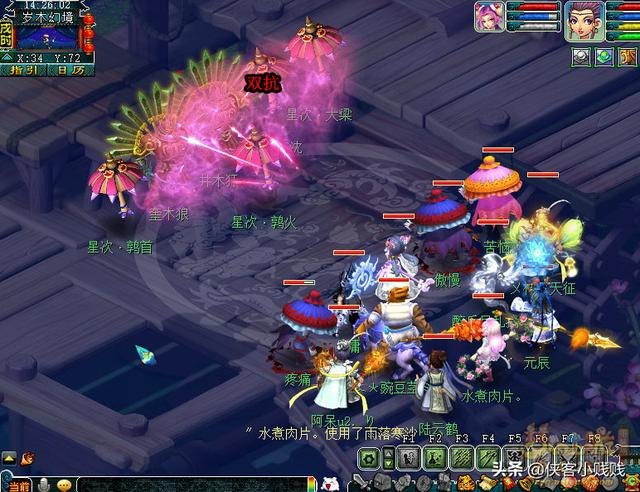Select the pink-haired pet portrait
Image resolution: width=640 pixels, height=492 pixels.
489,17
